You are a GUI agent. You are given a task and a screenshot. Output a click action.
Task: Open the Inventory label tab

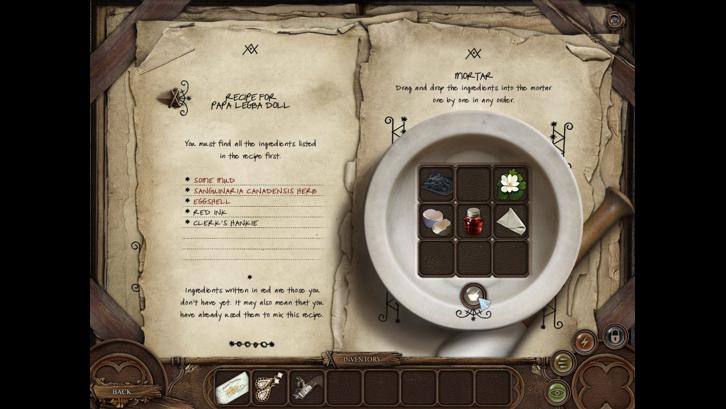tap(362, 358)
